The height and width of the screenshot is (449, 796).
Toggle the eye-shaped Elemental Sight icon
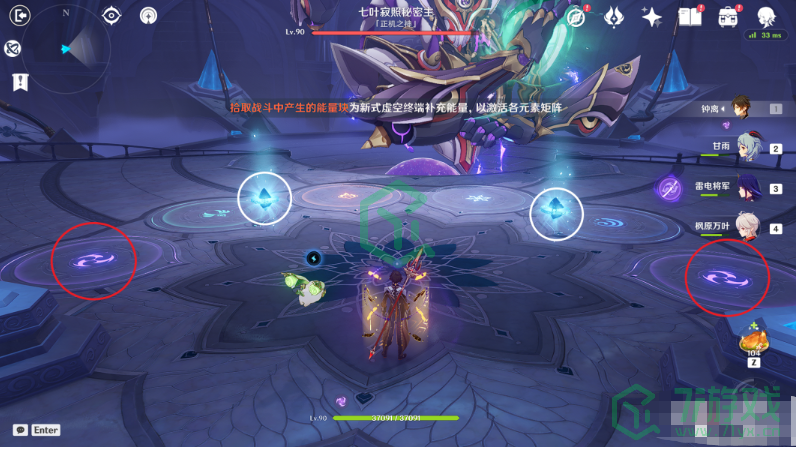pos(111,16)
